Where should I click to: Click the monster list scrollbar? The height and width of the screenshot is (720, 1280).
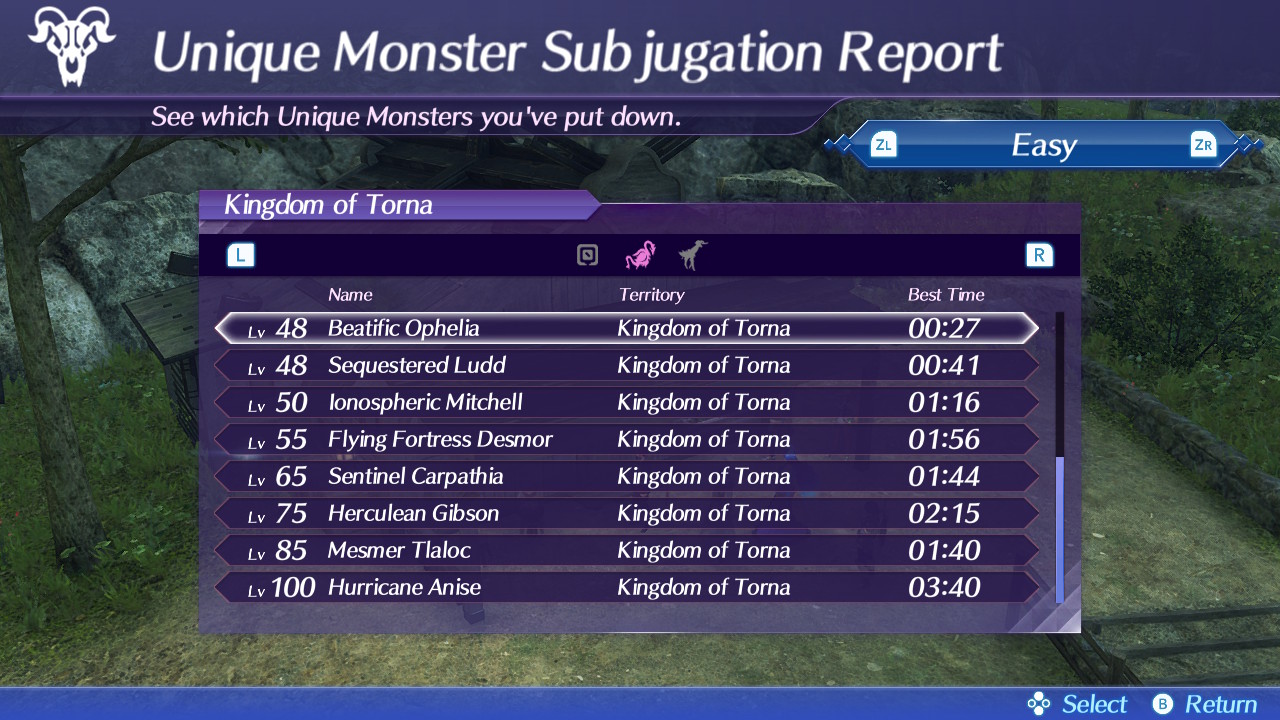tap(1059, 530)
